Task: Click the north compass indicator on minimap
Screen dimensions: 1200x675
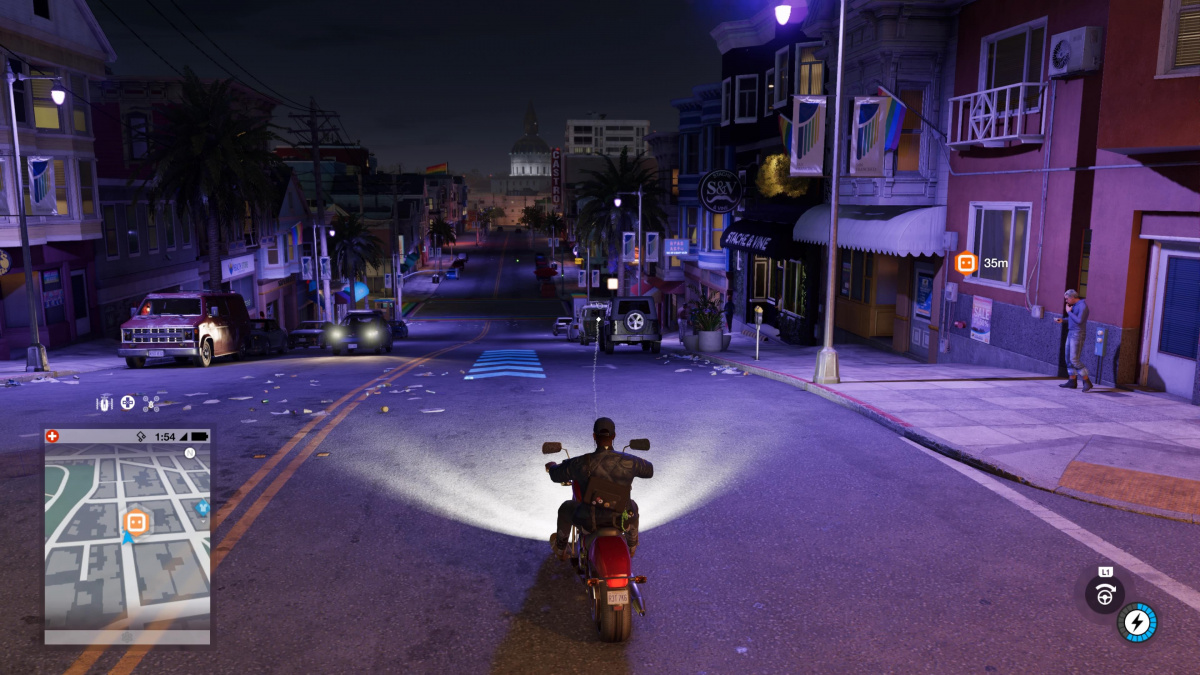Action: point(189,453)
